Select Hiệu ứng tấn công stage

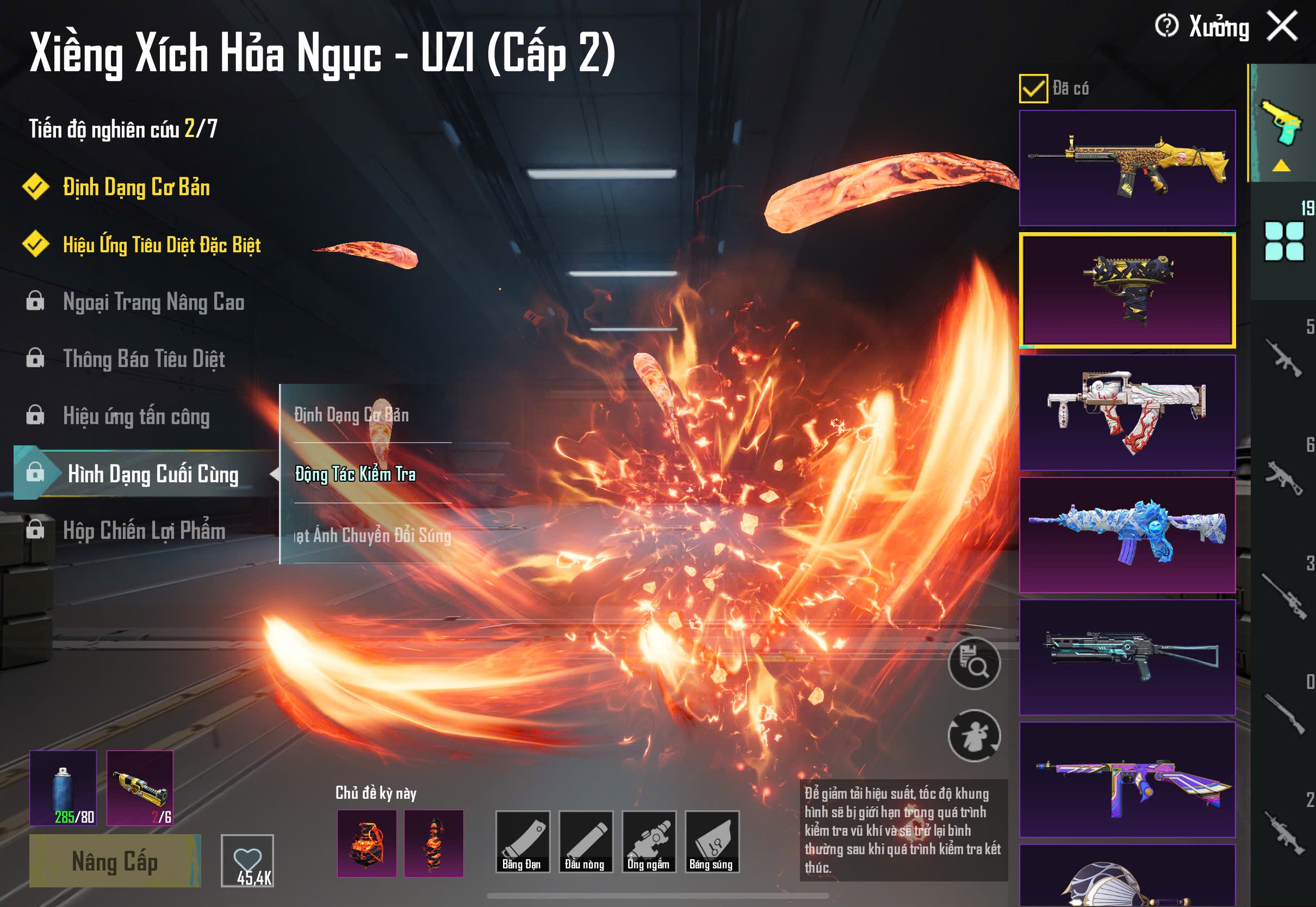pos(136,417)
